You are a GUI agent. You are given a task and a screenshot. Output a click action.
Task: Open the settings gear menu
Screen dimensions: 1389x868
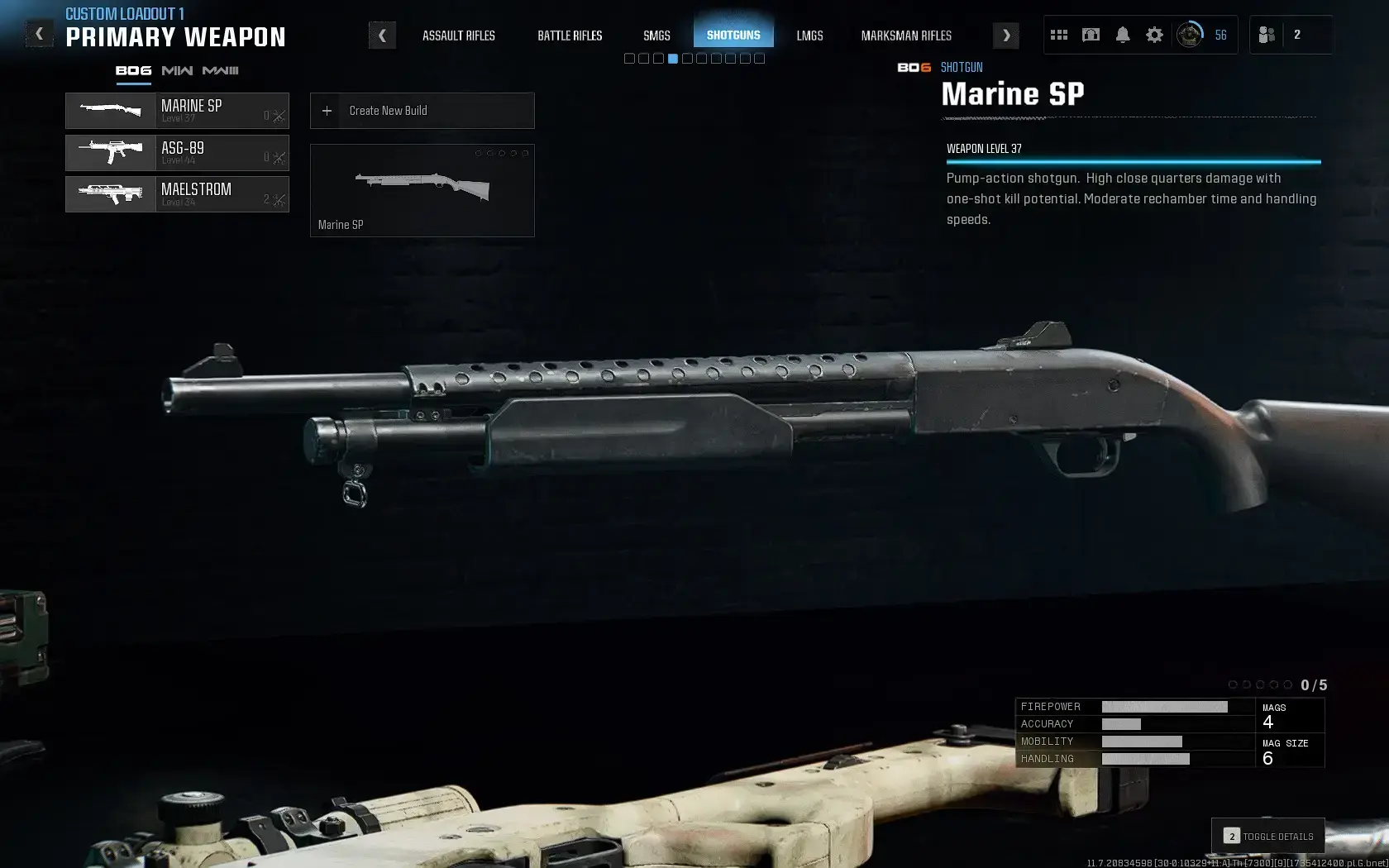pyautogui.click(x=1154, y=35)
